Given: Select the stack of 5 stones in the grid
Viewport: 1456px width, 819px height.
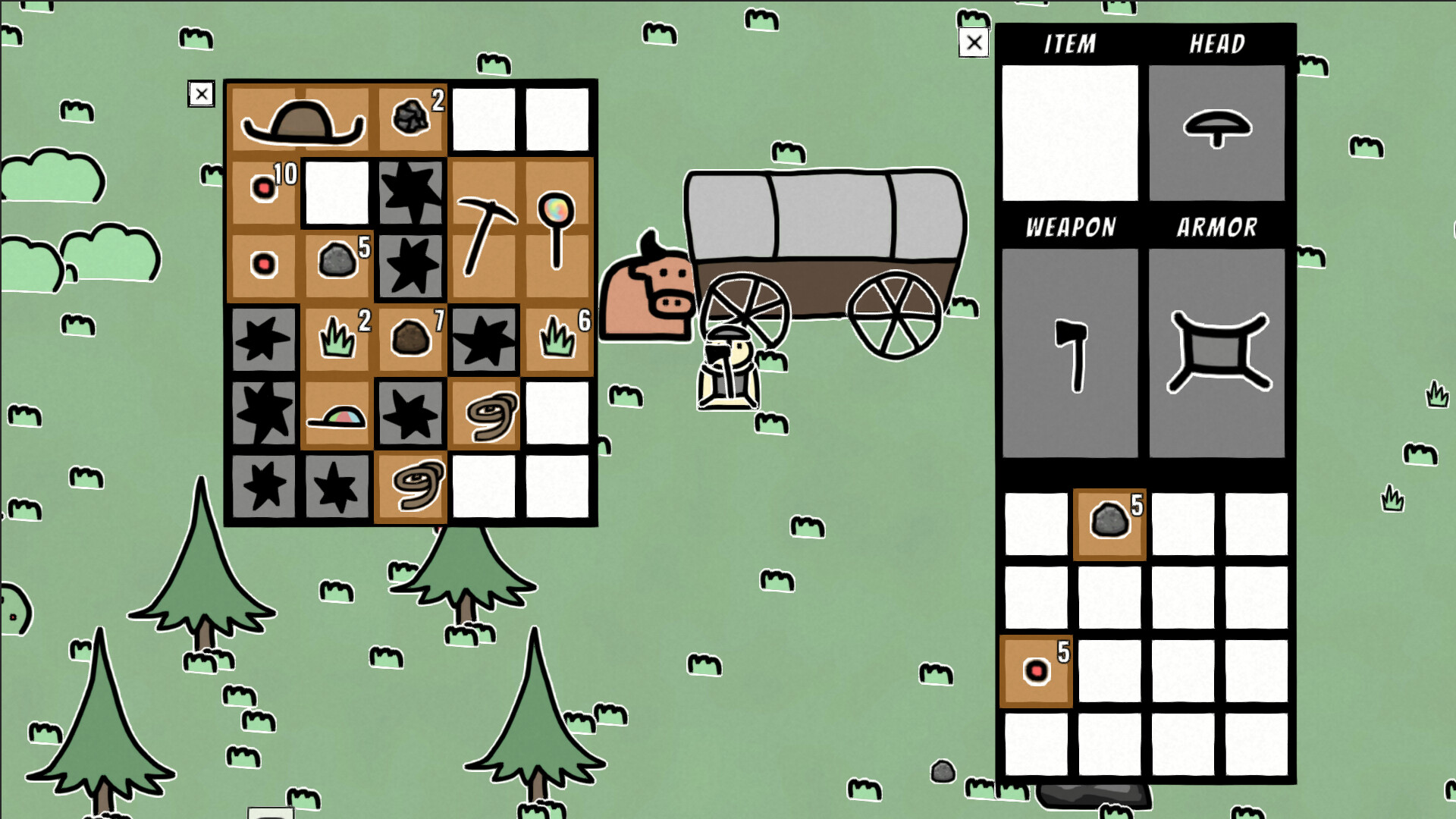Looking at the screenshot, I should pyautogui.click(x=337, y=262).
